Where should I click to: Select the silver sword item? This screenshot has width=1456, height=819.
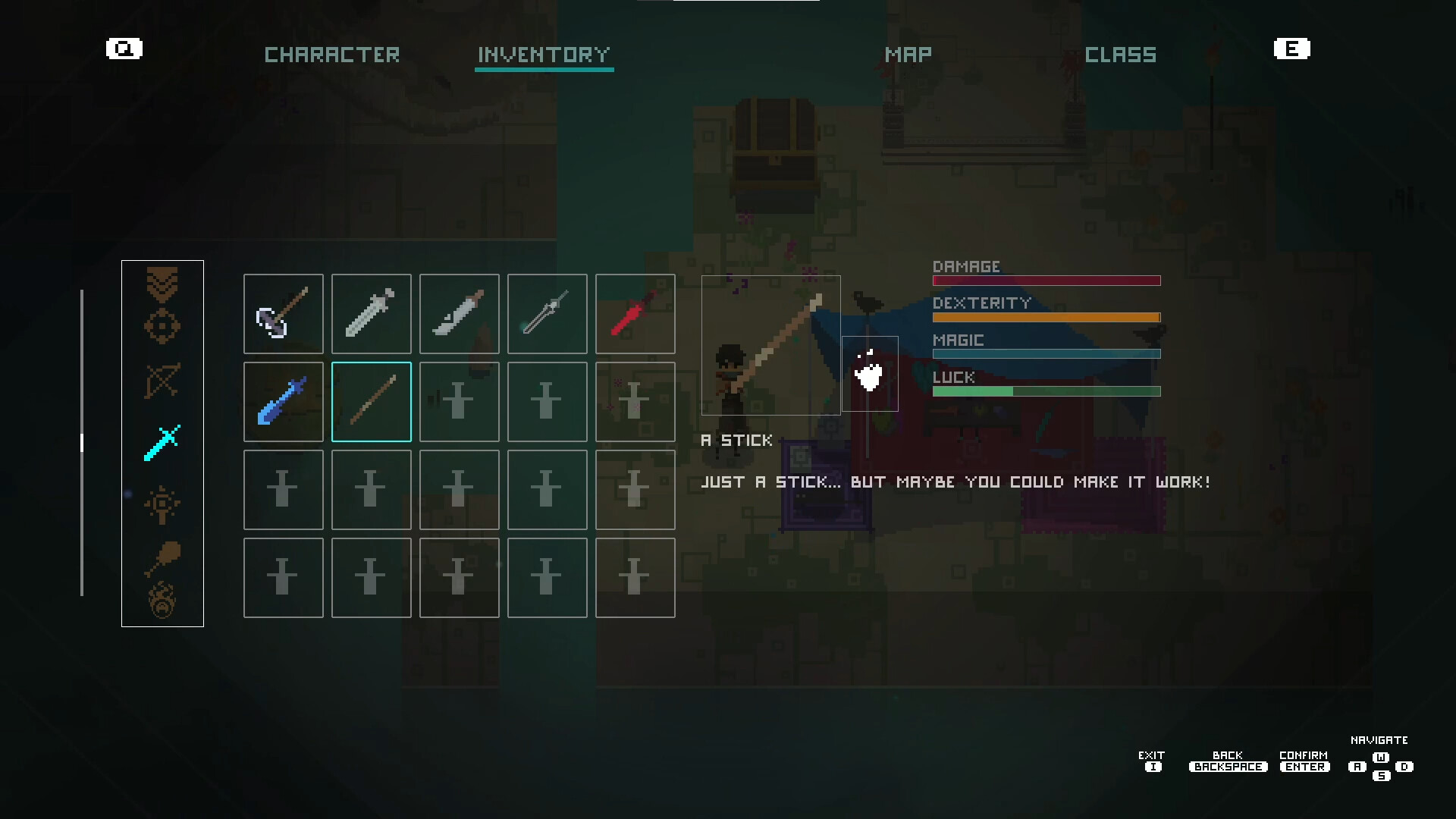point(371,314)
